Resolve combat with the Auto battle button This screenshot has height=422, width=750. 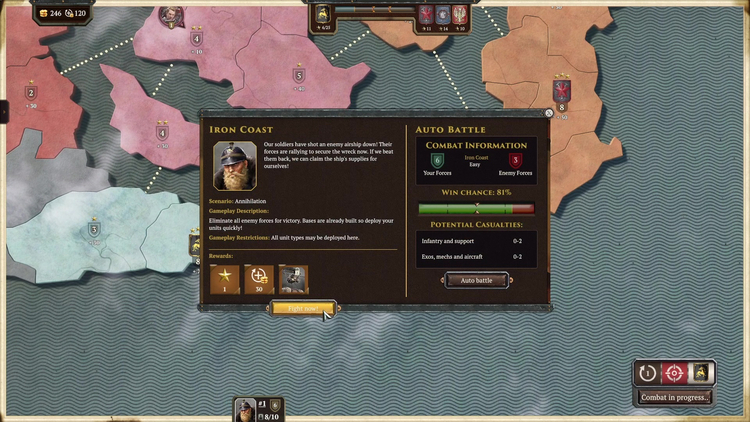476,280
